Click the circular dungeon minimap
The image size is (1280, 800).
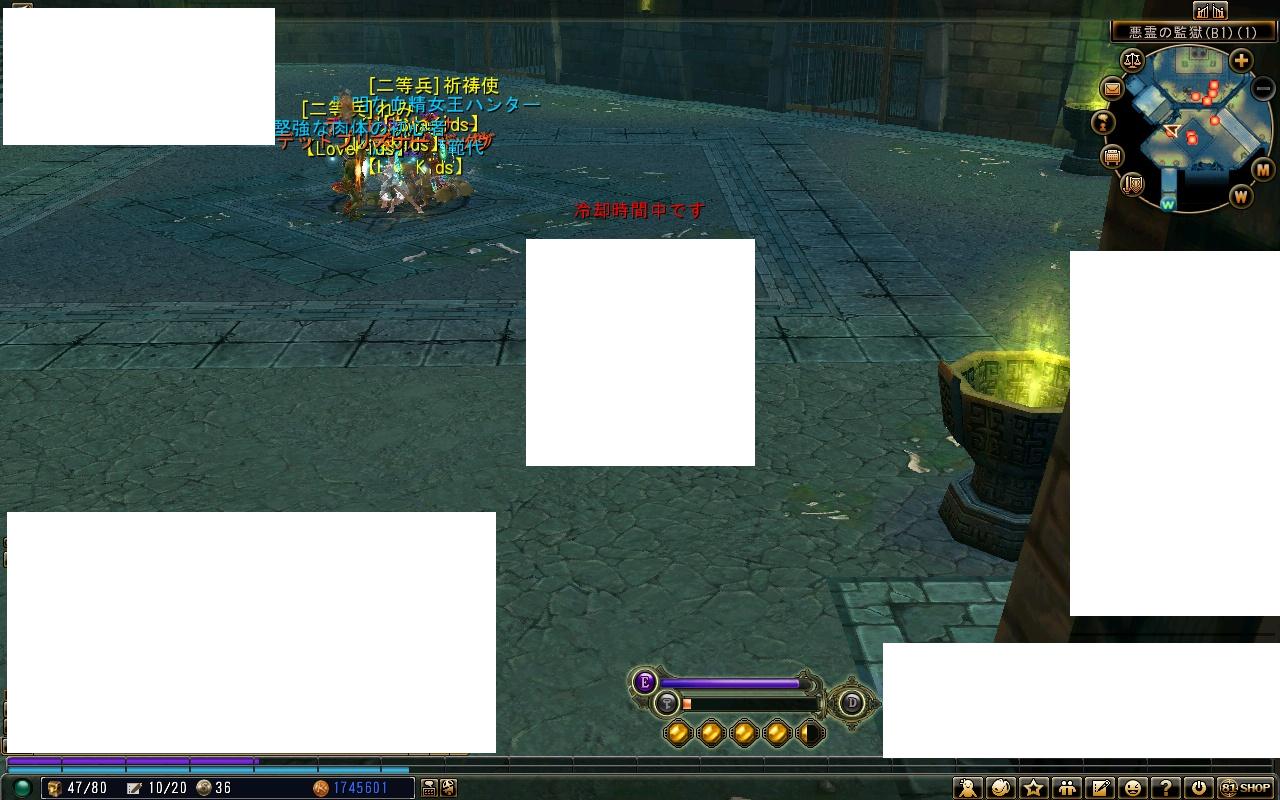click(x=1188, y=128)
